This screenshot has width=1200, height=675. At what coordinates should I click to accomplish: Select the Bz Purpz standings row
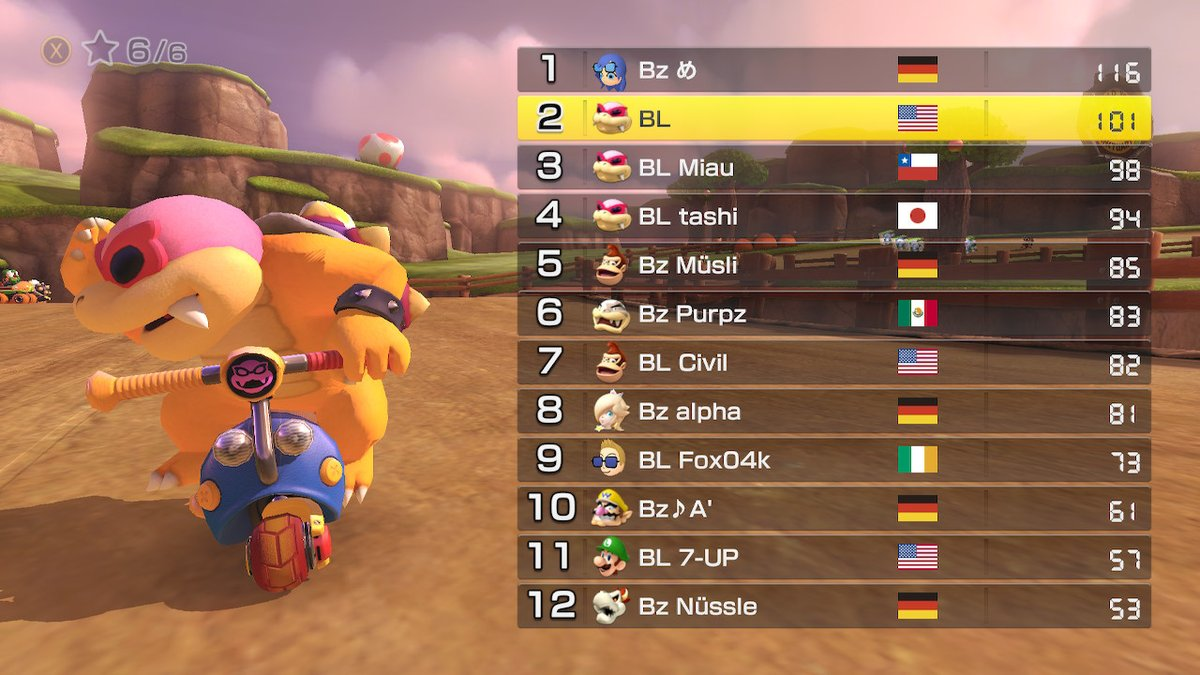click(833, 314)
